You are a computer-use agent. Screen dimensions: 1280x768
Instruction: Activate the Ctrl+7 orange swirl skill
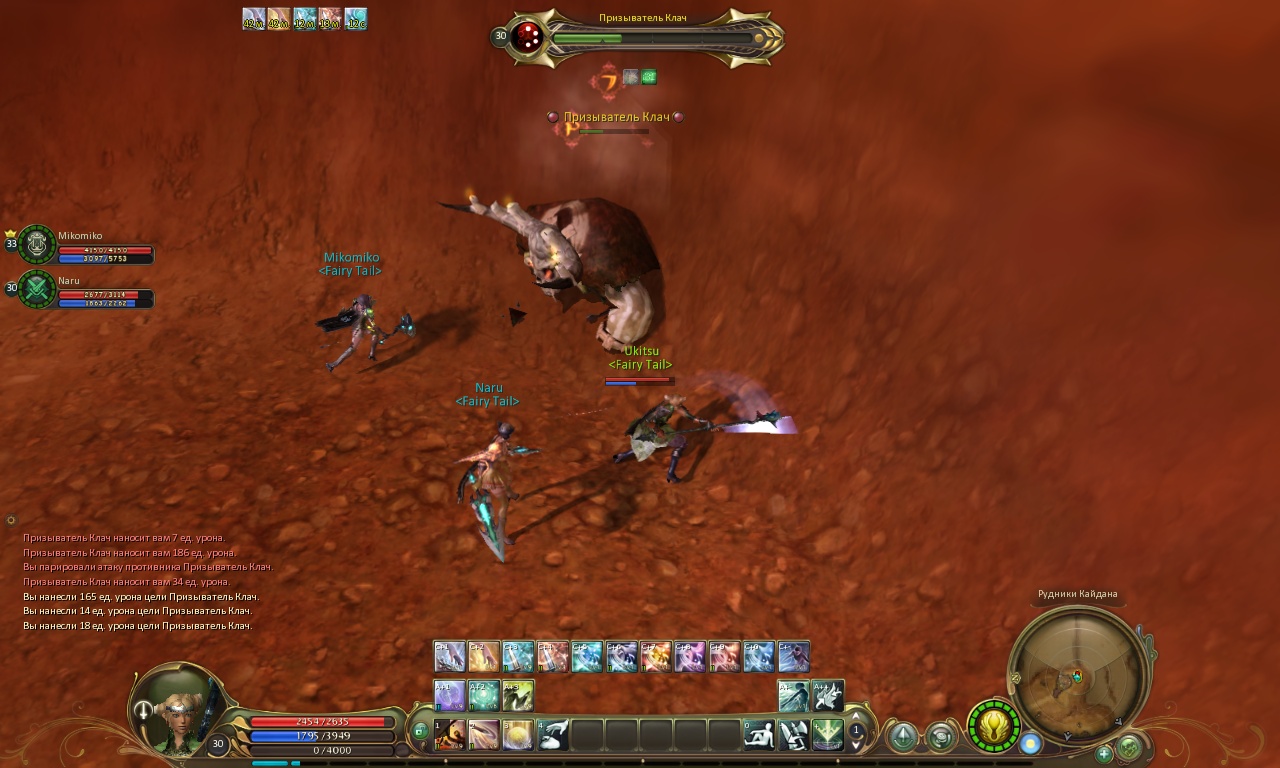click(656, 656)
